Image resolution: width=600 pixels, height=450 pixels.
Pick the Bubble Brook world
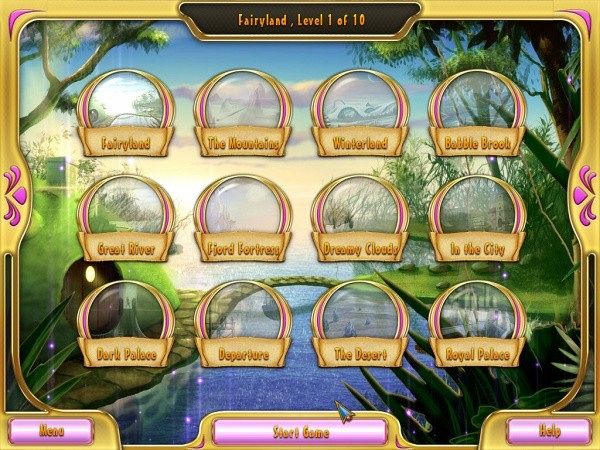coord(477,110)
